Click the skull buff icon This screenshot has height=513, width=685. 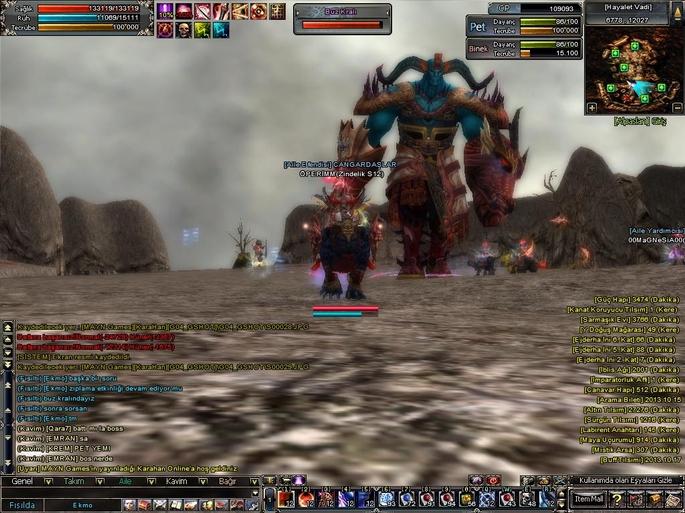[184, 31]
